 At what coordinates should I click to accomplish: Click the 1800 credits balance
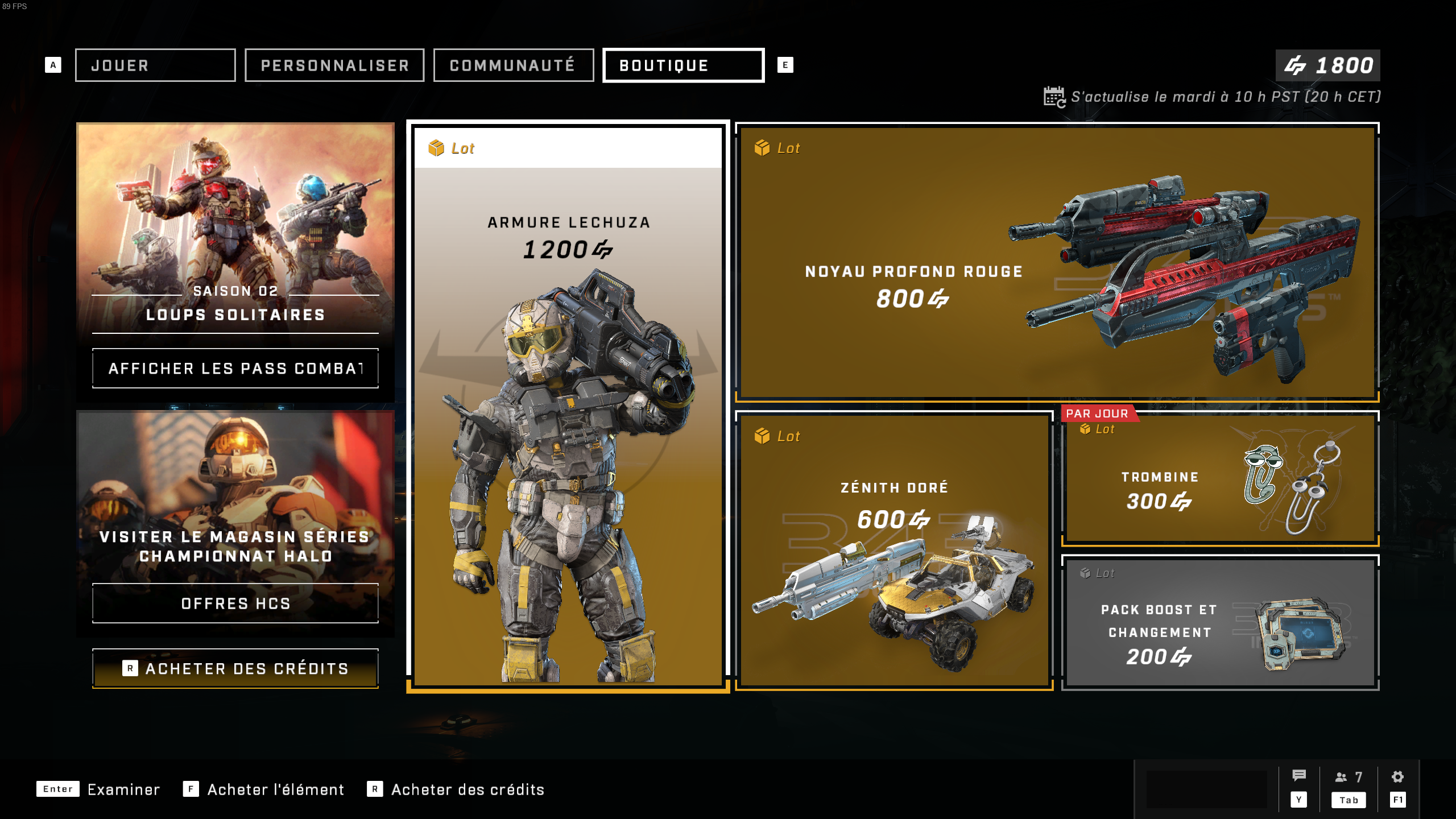tap(1327, 65)
